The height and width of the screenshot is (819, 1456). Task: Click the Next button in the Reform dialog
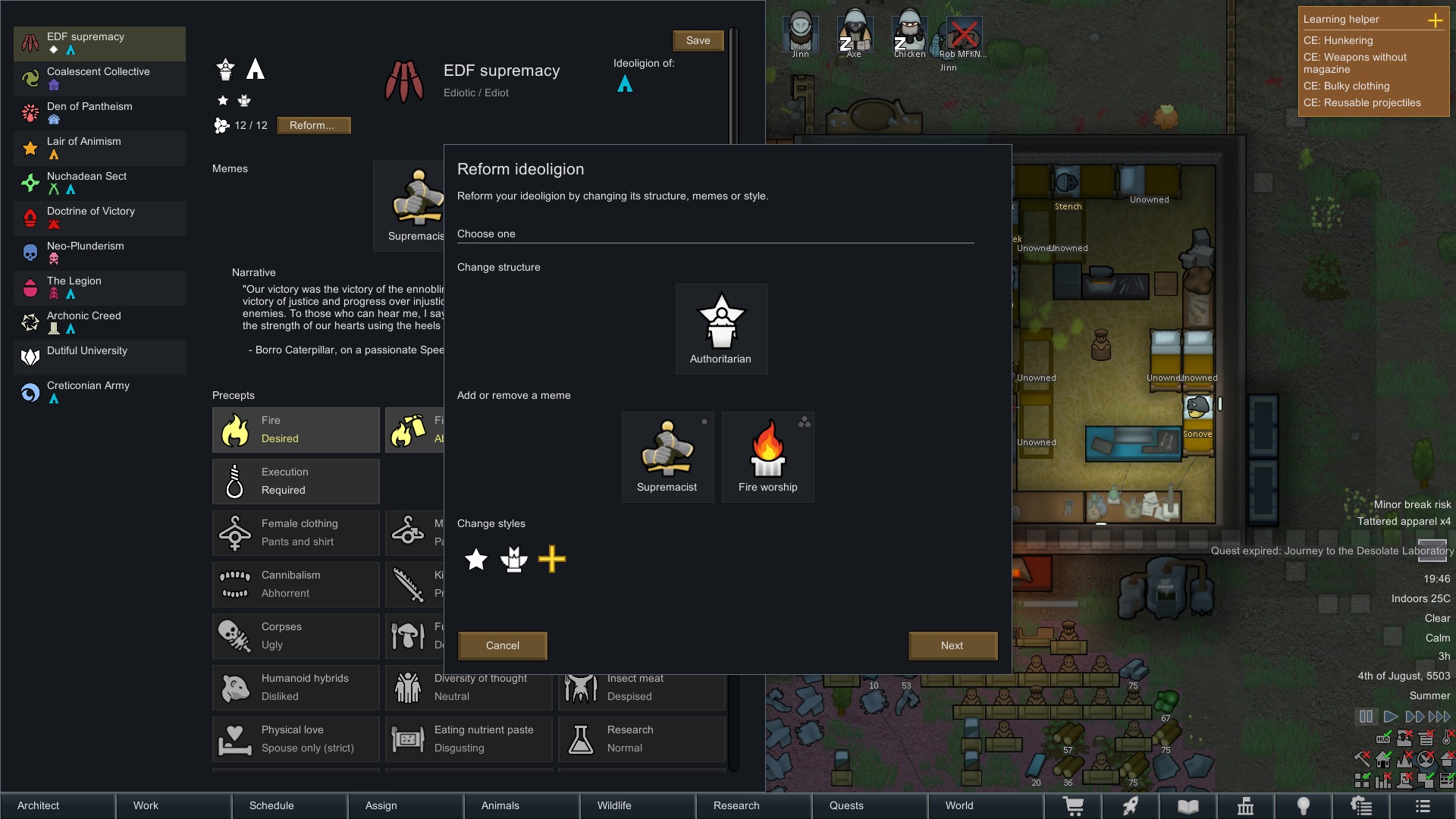point(952,645)
